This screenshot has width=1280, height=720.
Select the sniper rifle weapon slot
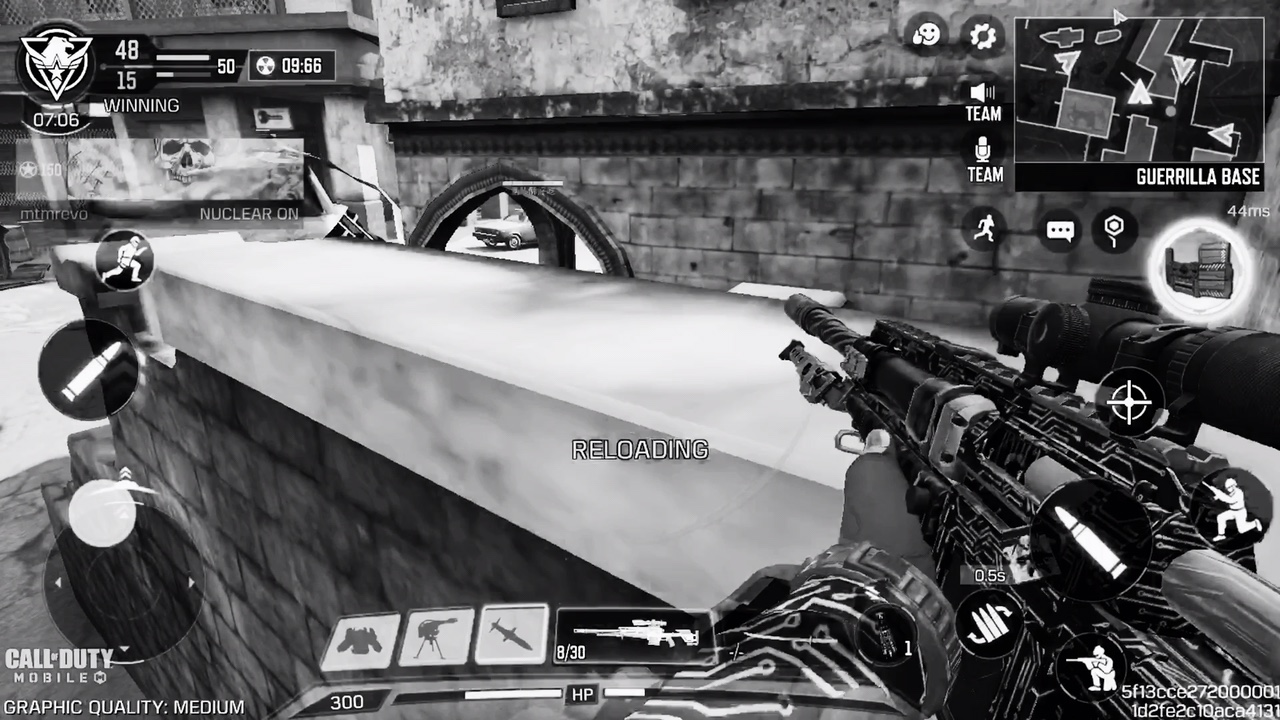(632, 637)
